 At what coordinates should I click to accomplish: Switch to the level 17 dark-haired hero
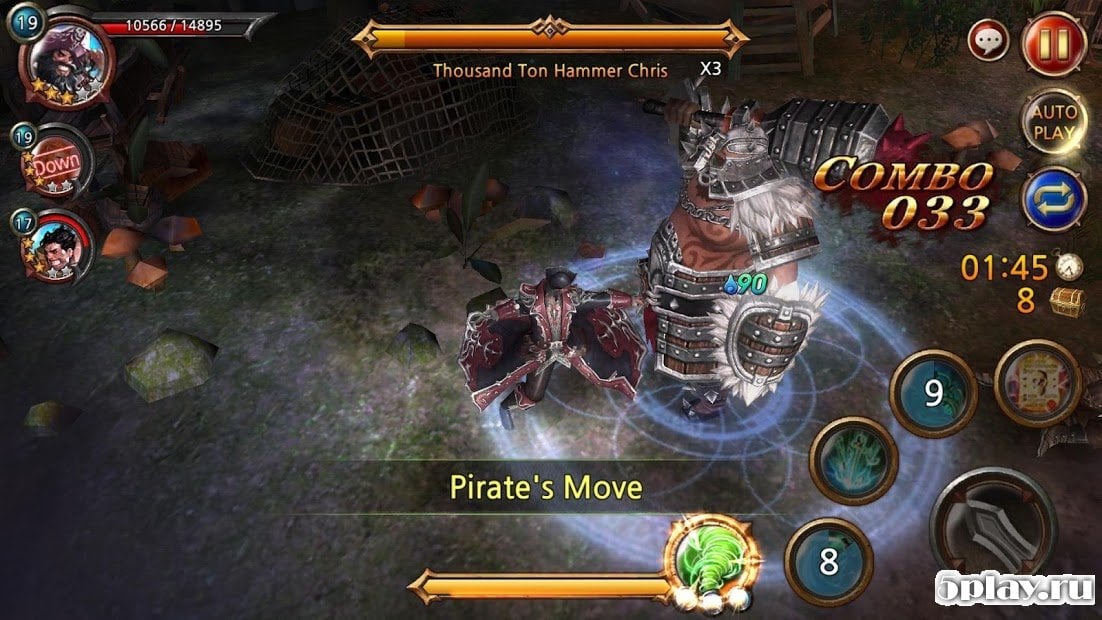60,245
